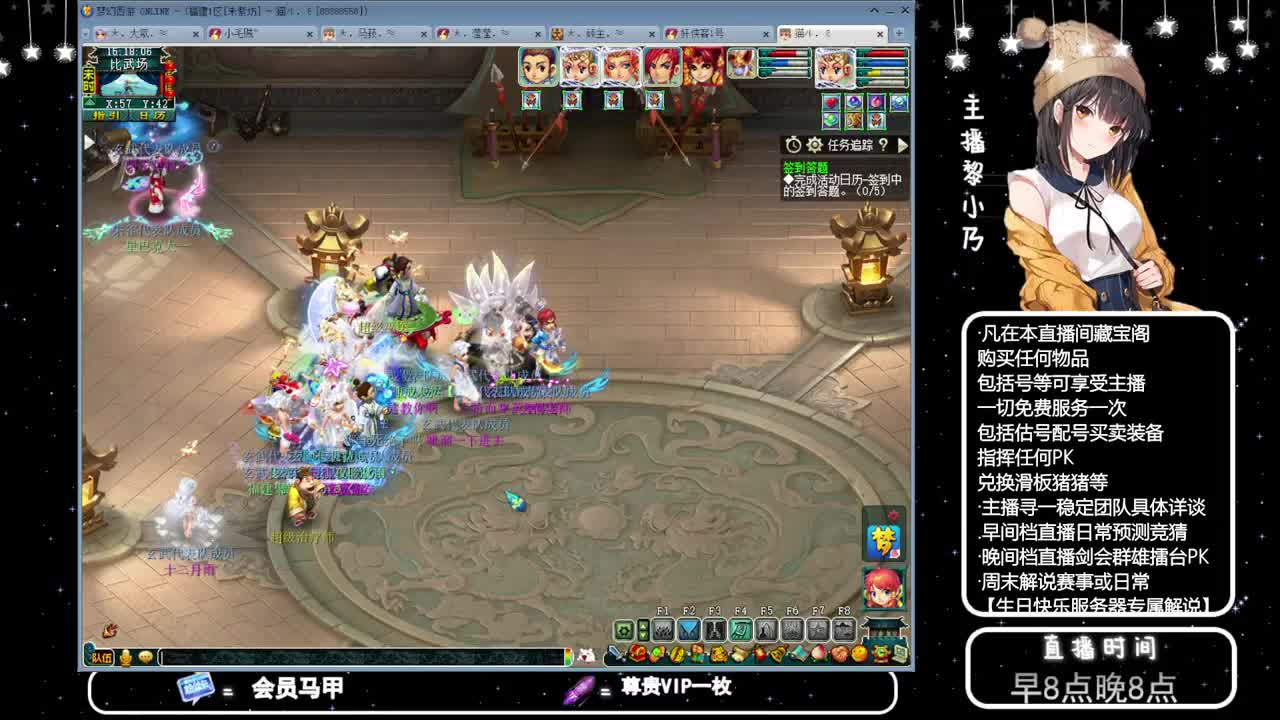Image resolution: width=1280 pixels, height=720 pixels.
Task: Expand the task tracker with the right arrow
Action: click(x=902, y=145)
